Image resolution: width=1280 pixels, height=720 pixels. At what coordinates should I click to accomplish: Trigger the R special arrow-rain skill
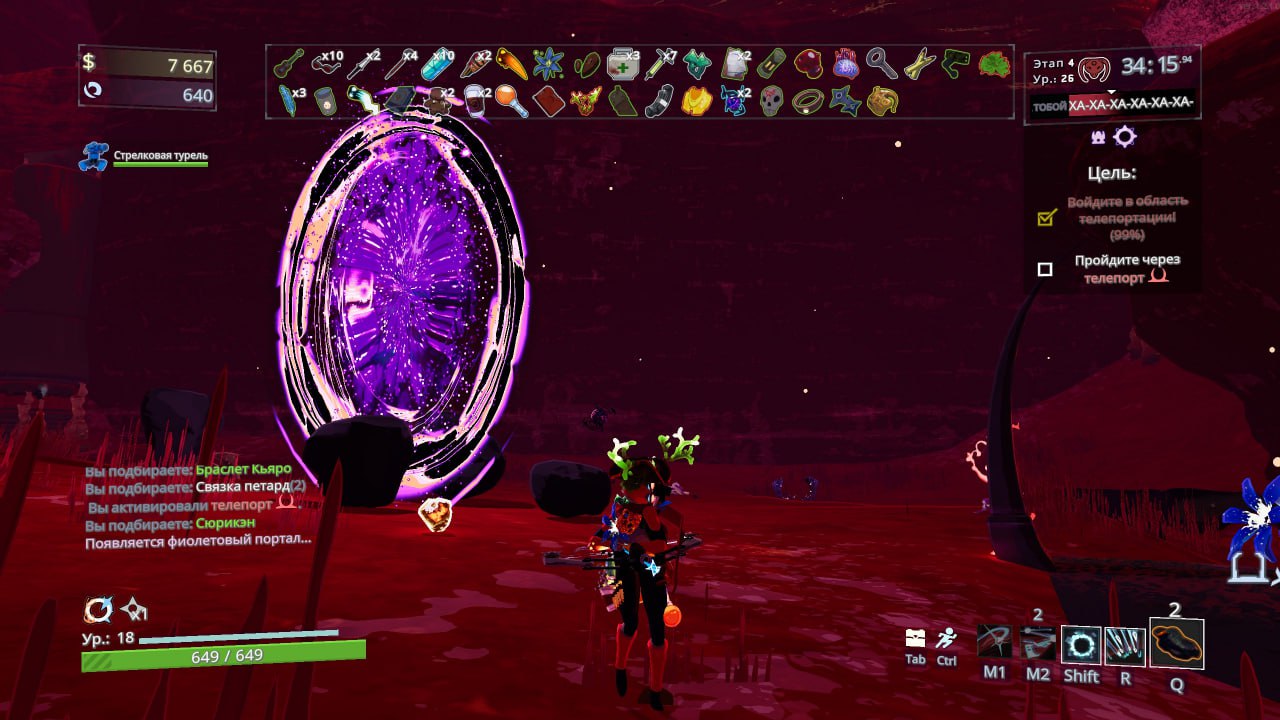point(1125,645)
